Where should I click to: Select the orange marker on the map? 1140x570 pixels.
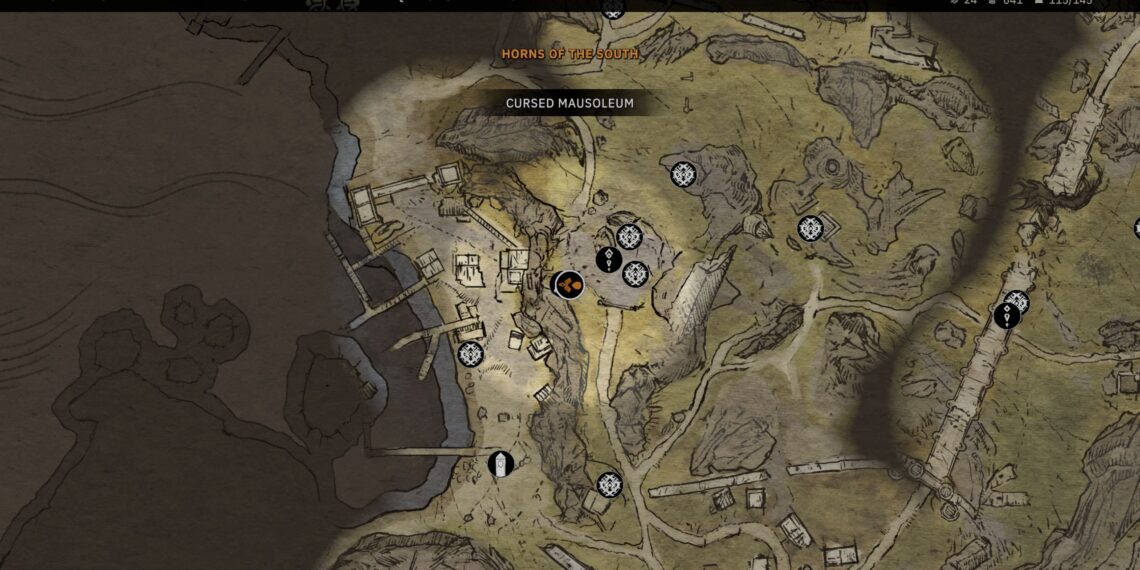coord(569,285)
